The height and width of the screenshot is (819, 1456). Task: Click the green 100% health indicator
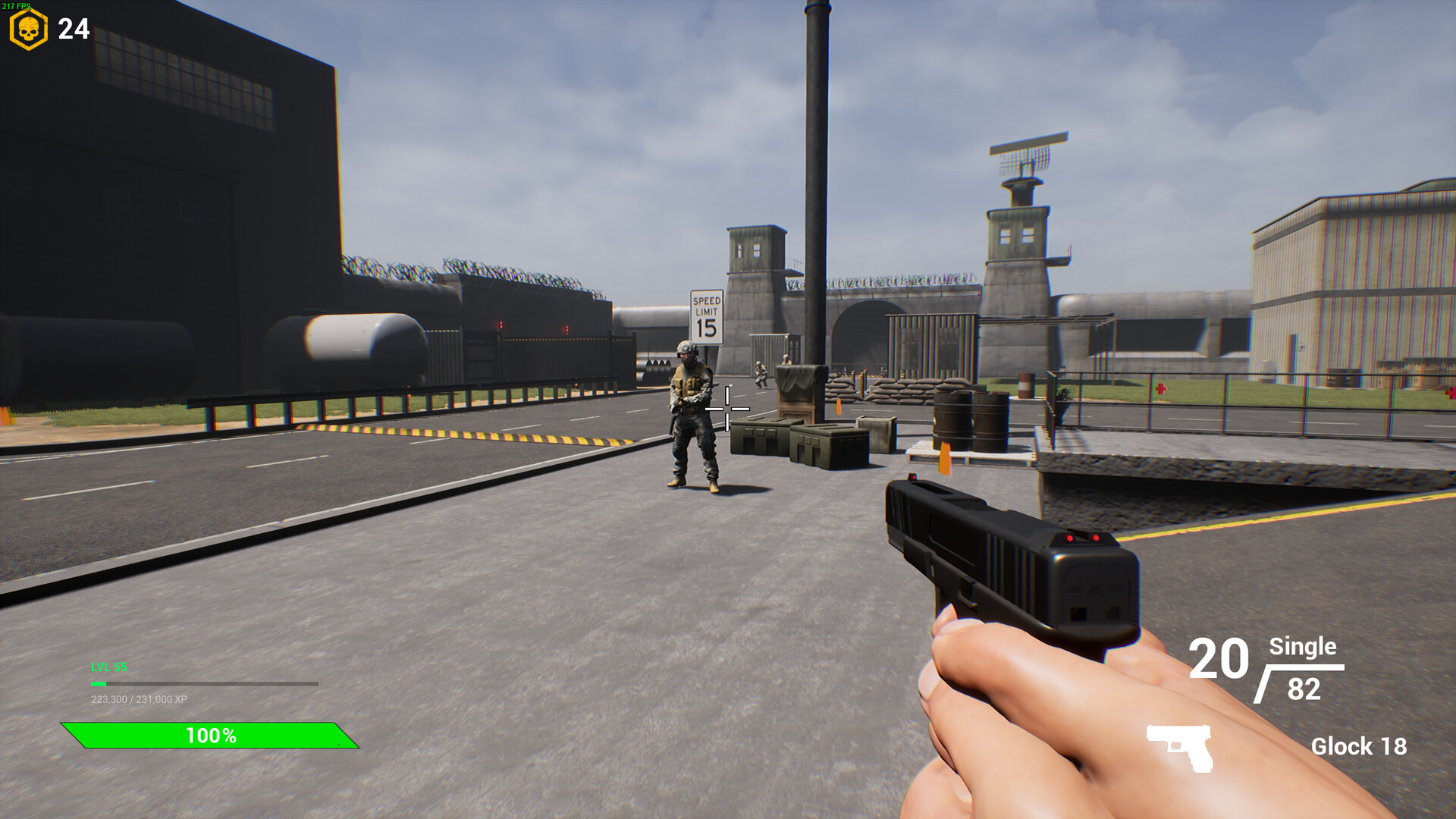point(211,734)
